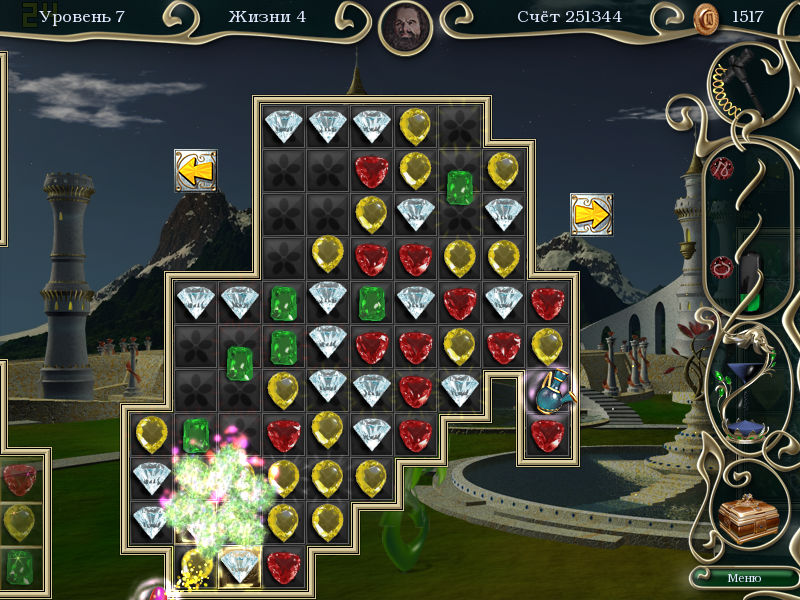This screenshot has width=800, height=600.
Task: Open the Меню button
Action: (743, 578)
